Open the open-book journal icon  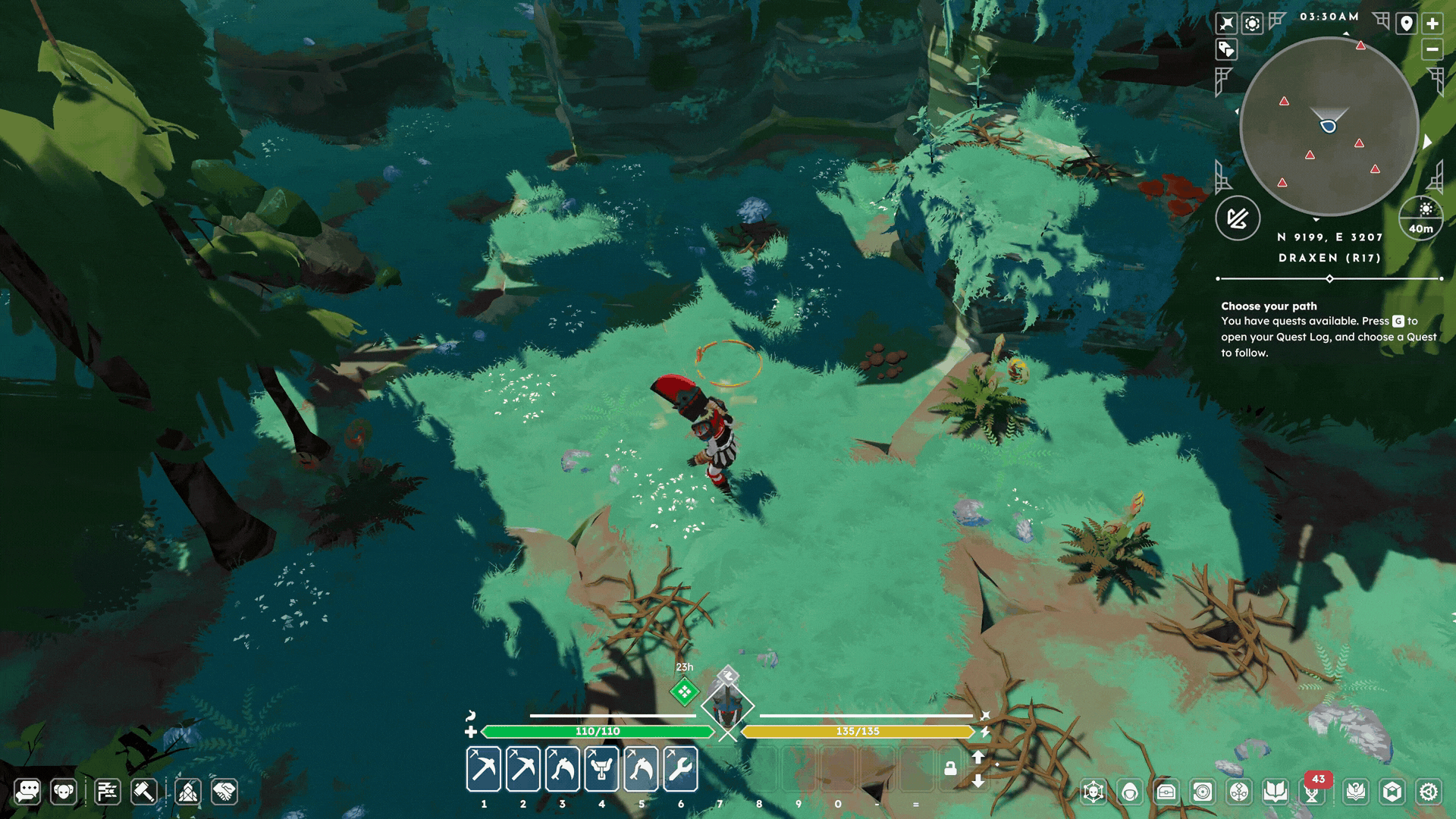pos(1276,792)
